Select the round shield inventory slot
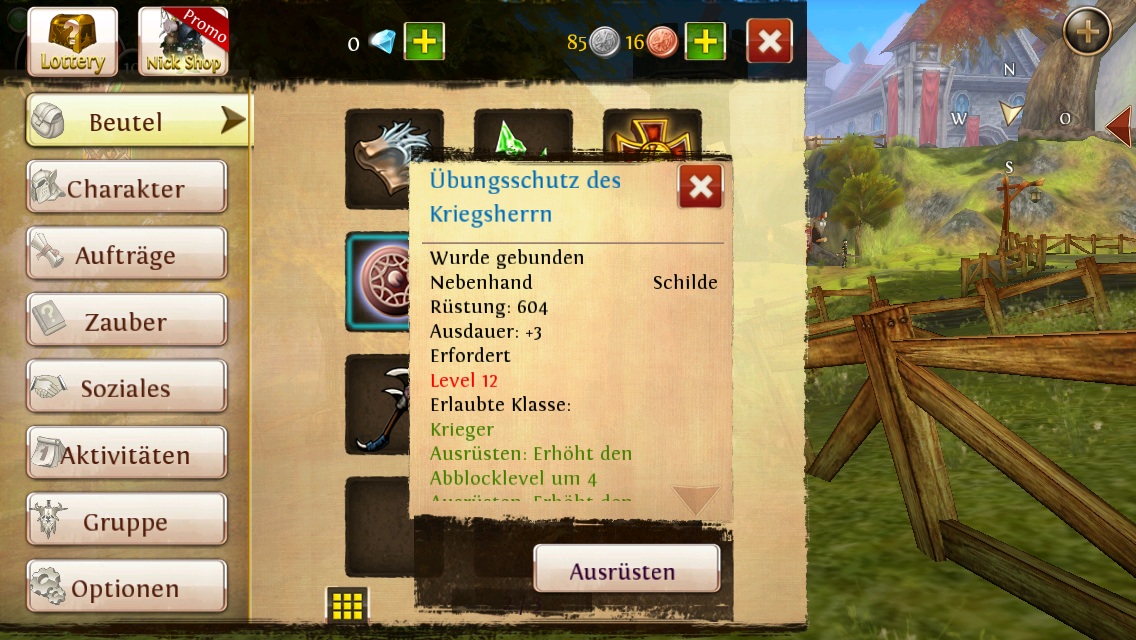Screen dimensions: 1136x640 tap(378, 282)
